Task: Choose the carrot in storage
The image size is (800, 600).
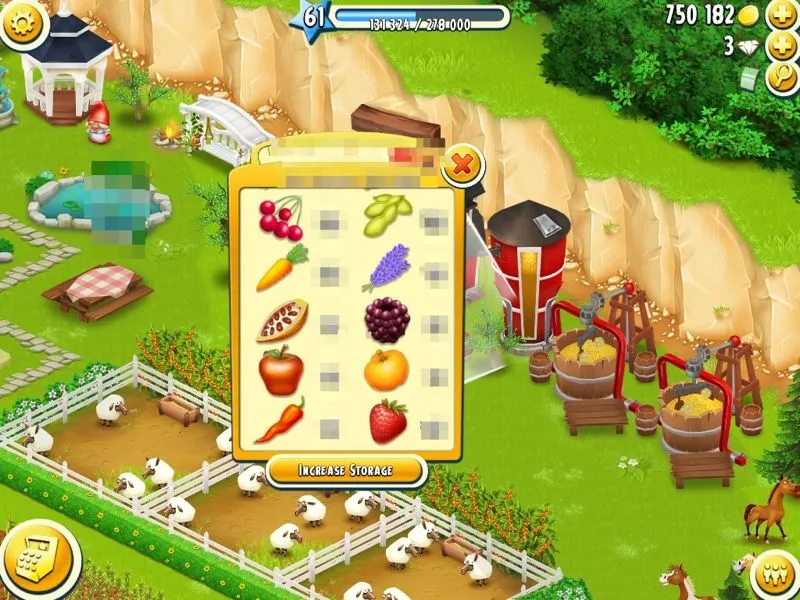Action: (x=281, y=269)
